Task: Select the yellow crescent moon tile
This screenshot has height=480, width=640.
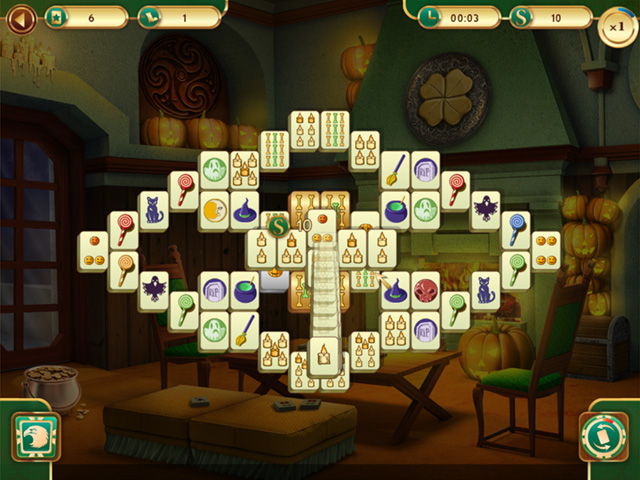Action: [212, 211]
